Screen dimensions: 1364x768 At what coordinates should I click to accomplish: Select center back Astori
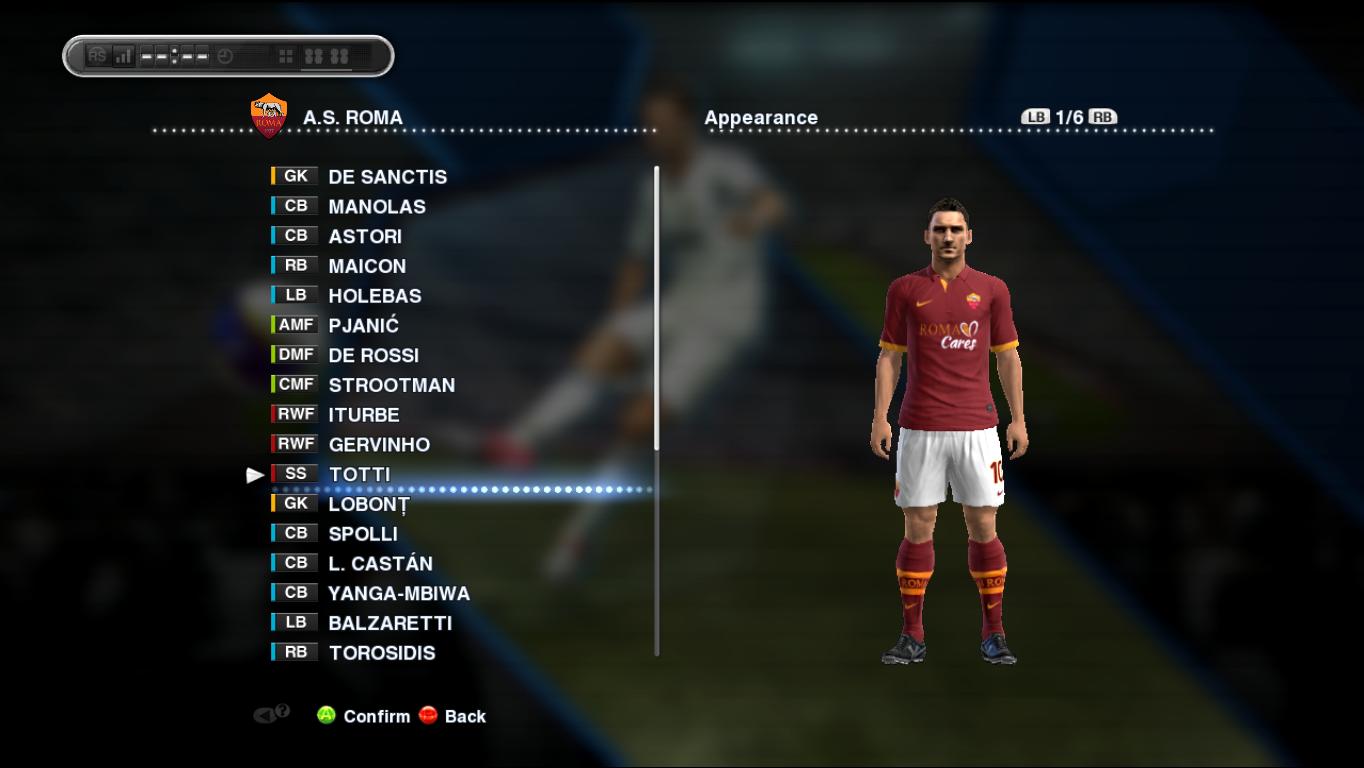tap(365, 237)
